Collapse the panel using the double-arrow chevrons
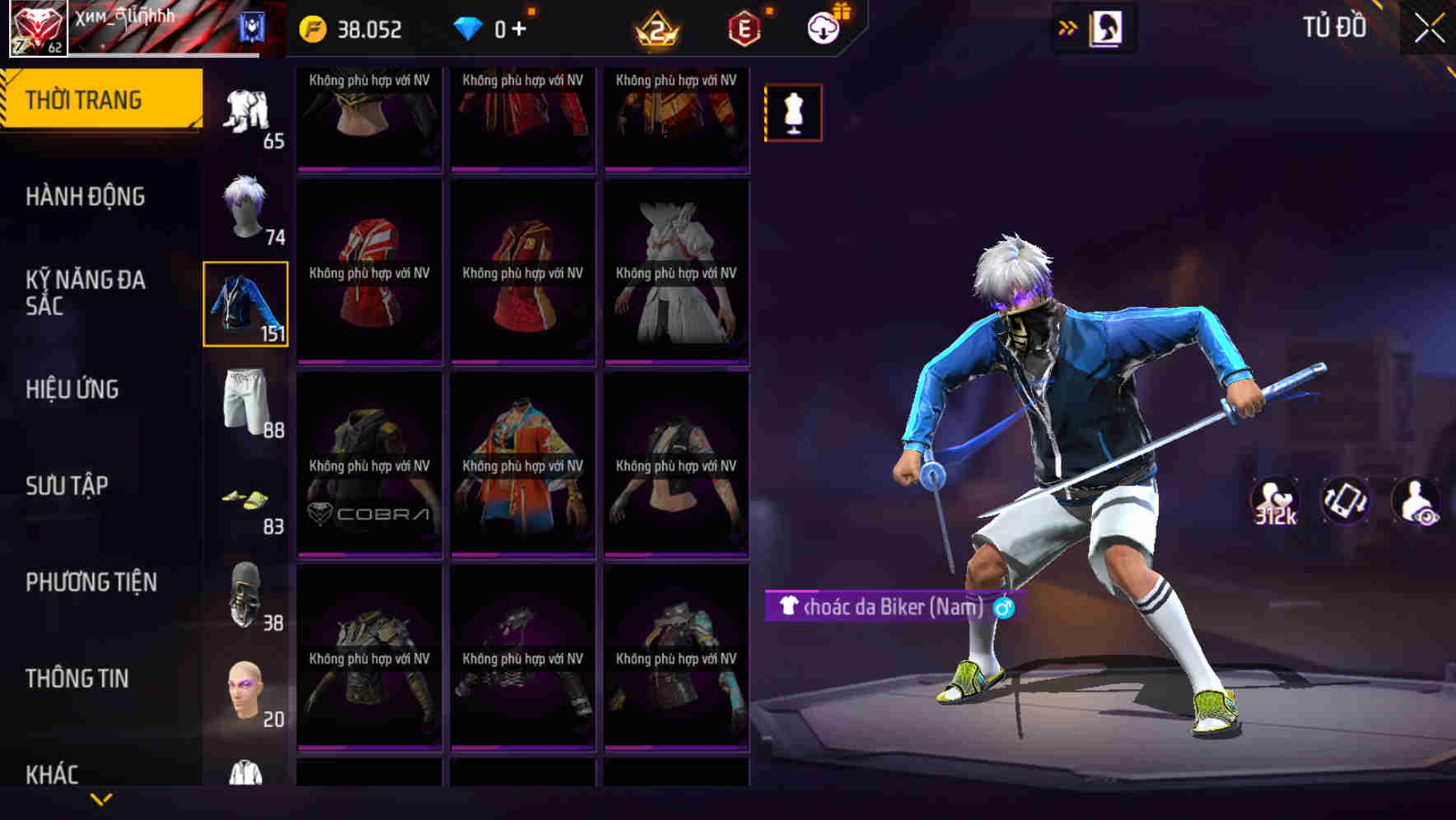 pos(1068,27)
